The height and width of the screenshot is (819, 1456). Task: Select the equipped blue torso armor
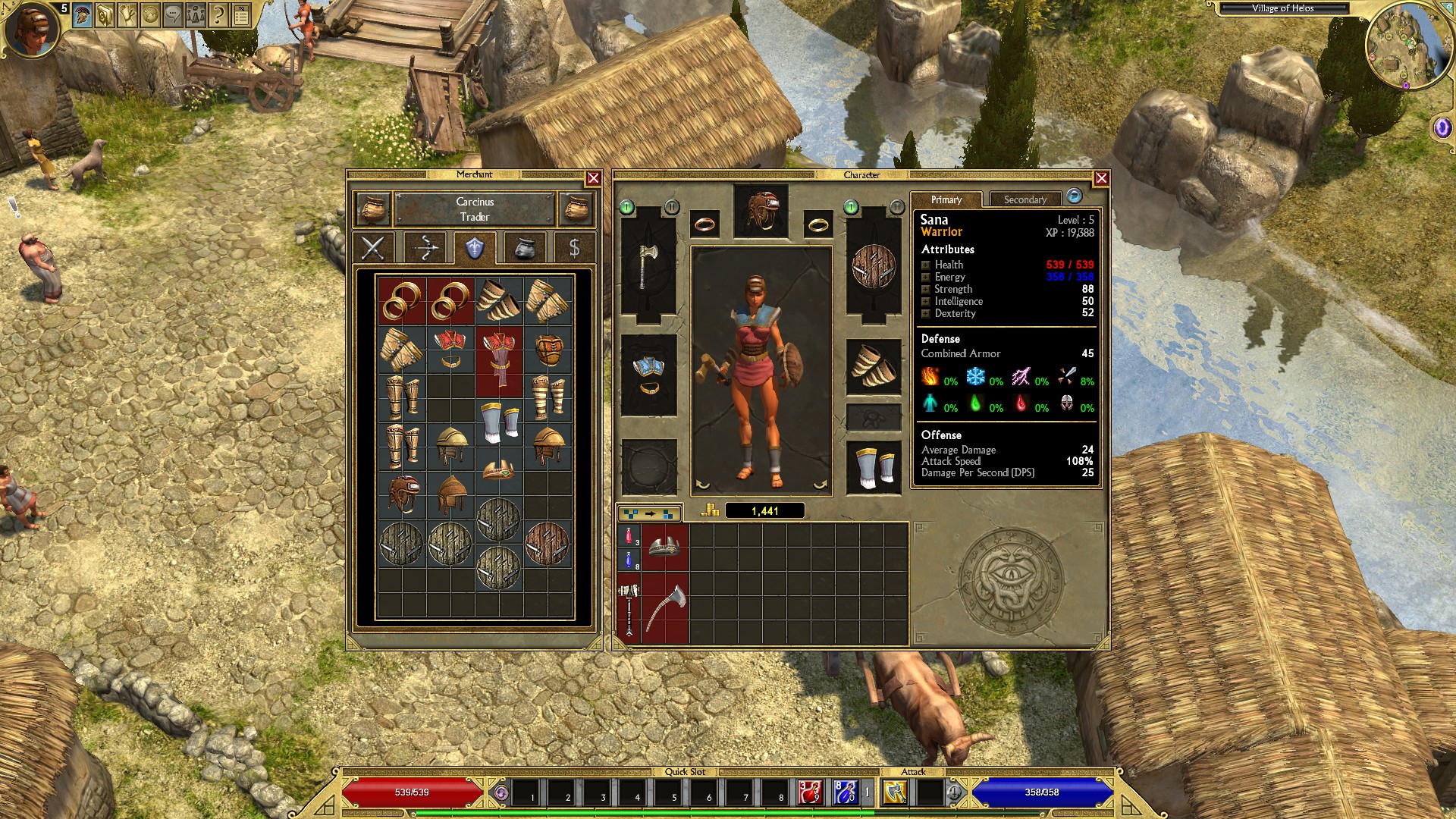coord(648,374)
